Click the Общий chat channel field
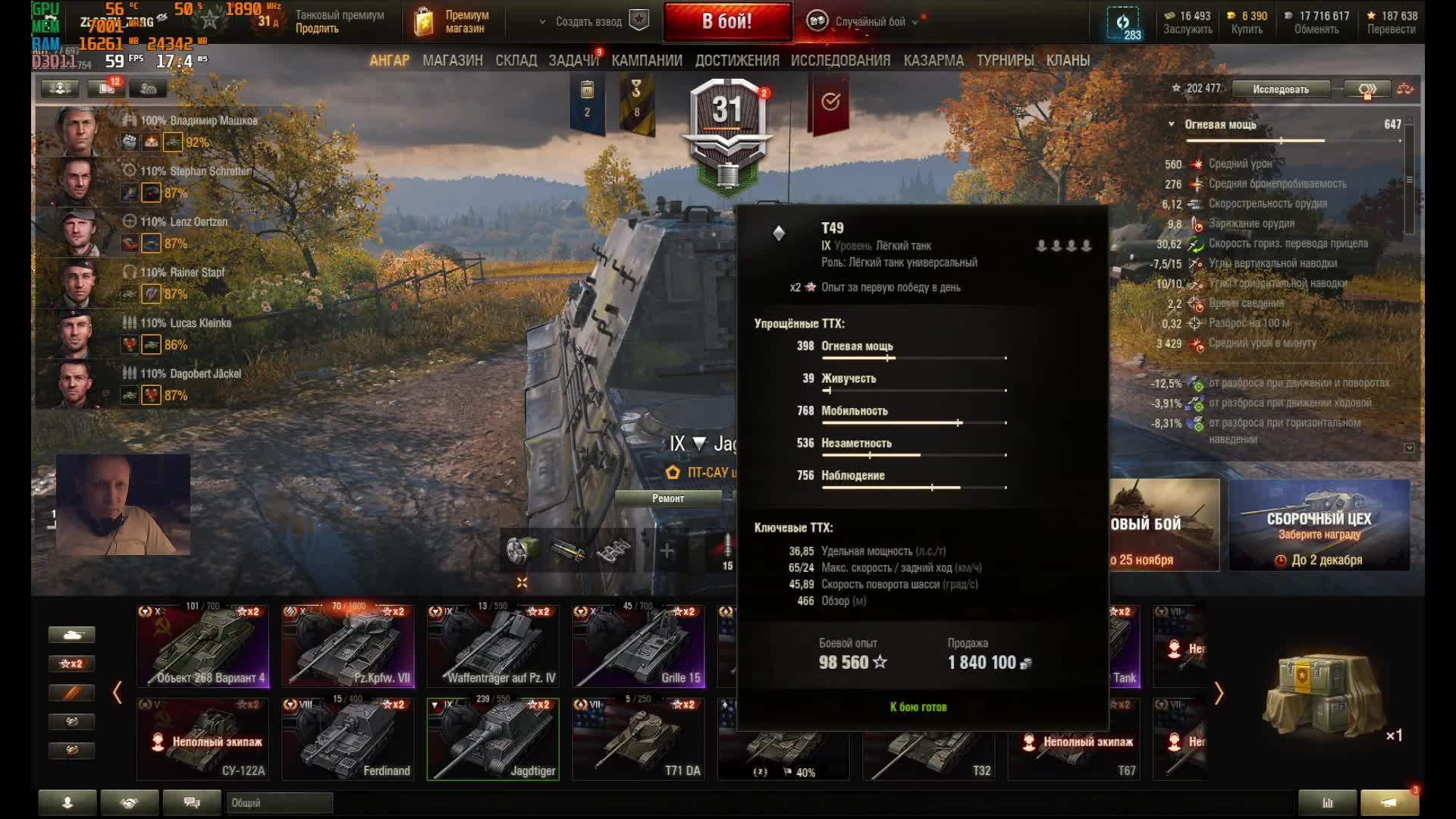Screen dimensions: 1456x819 pos(279,802)
